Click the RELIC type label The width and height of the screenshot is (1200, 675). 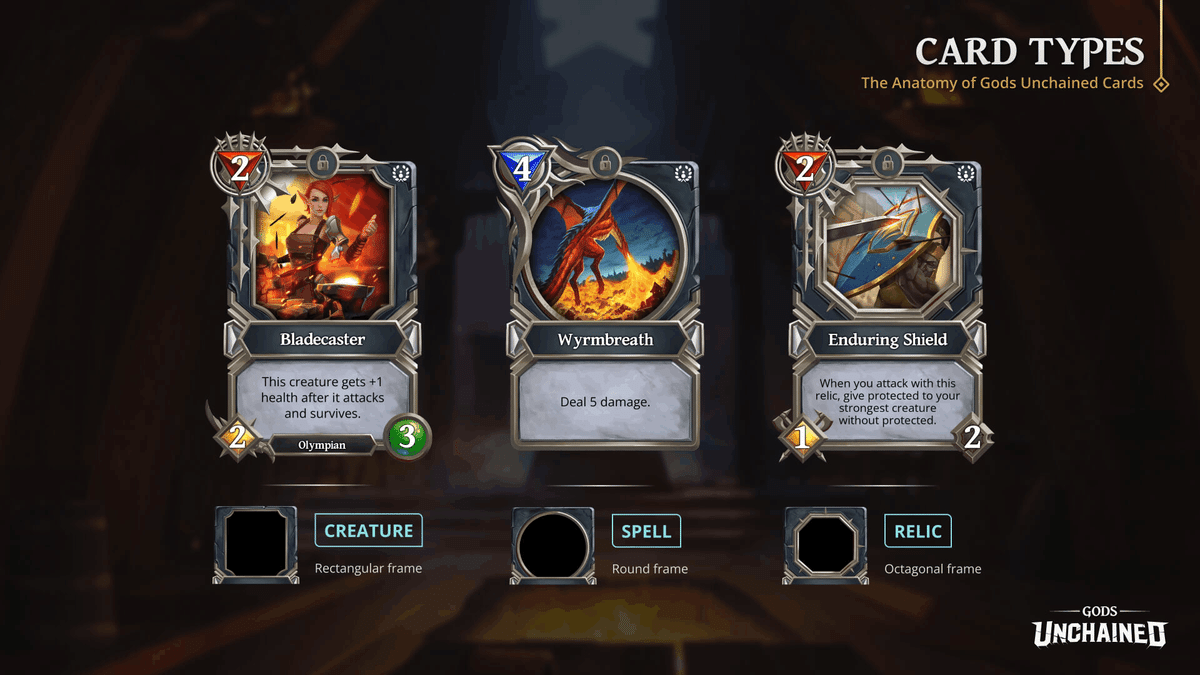pos(918,531)
